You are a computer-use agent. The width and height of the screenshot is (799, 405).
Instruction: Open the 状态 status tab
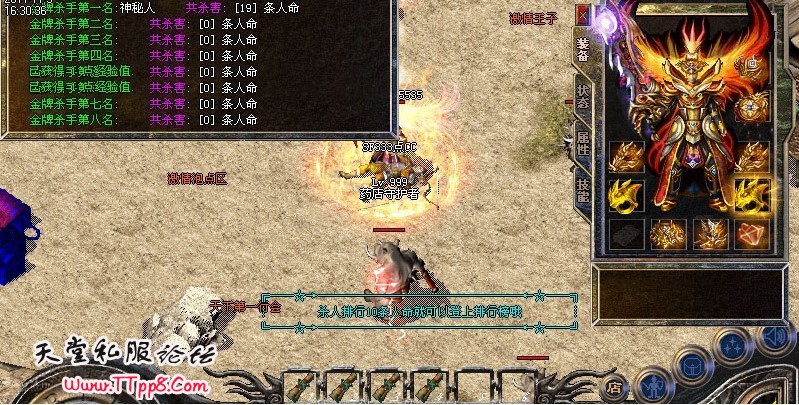coord(583,96)
